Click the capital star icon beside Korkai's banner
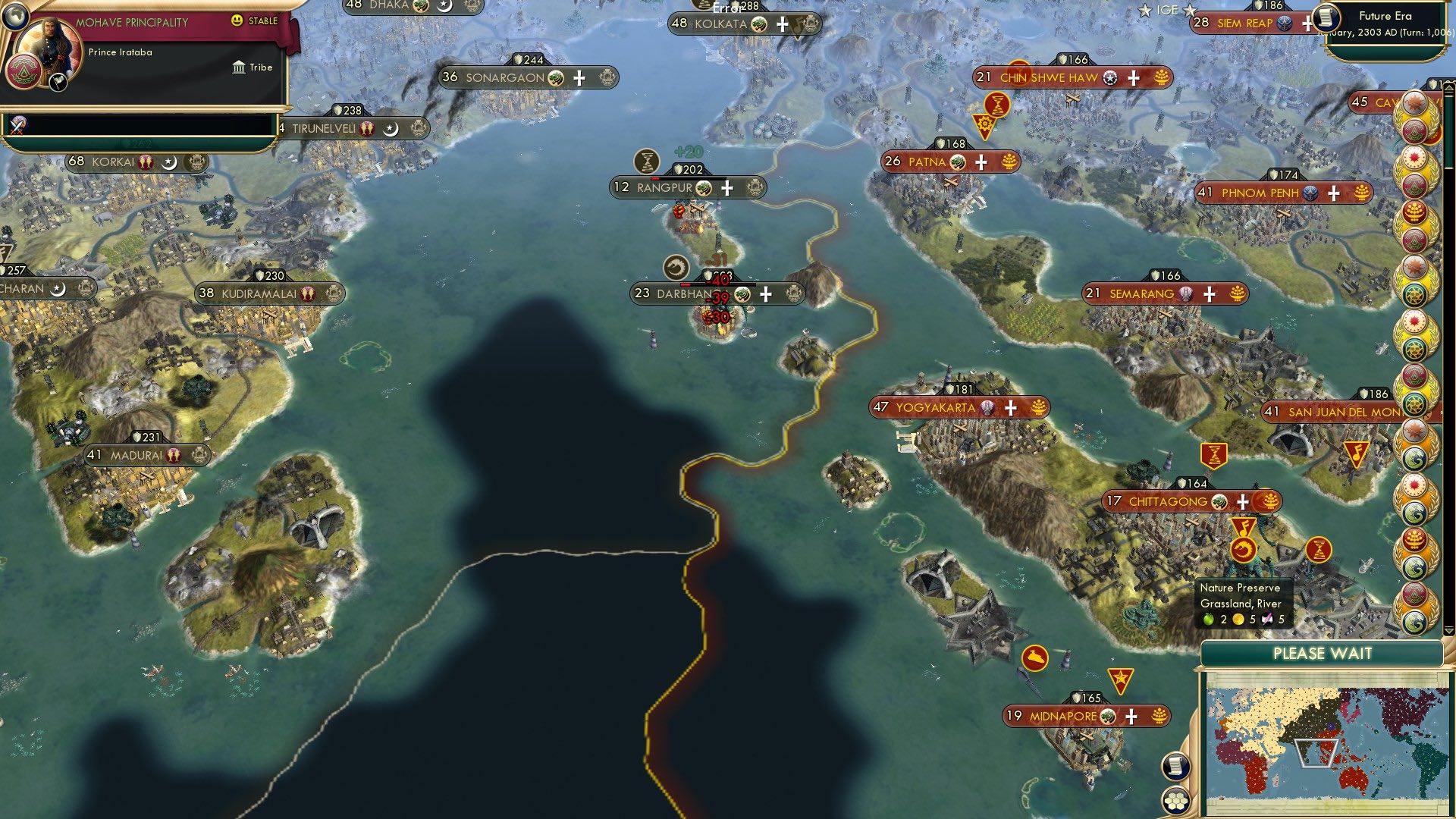The height and width of the screenshot is (819, 1456). tap(169, 162)
